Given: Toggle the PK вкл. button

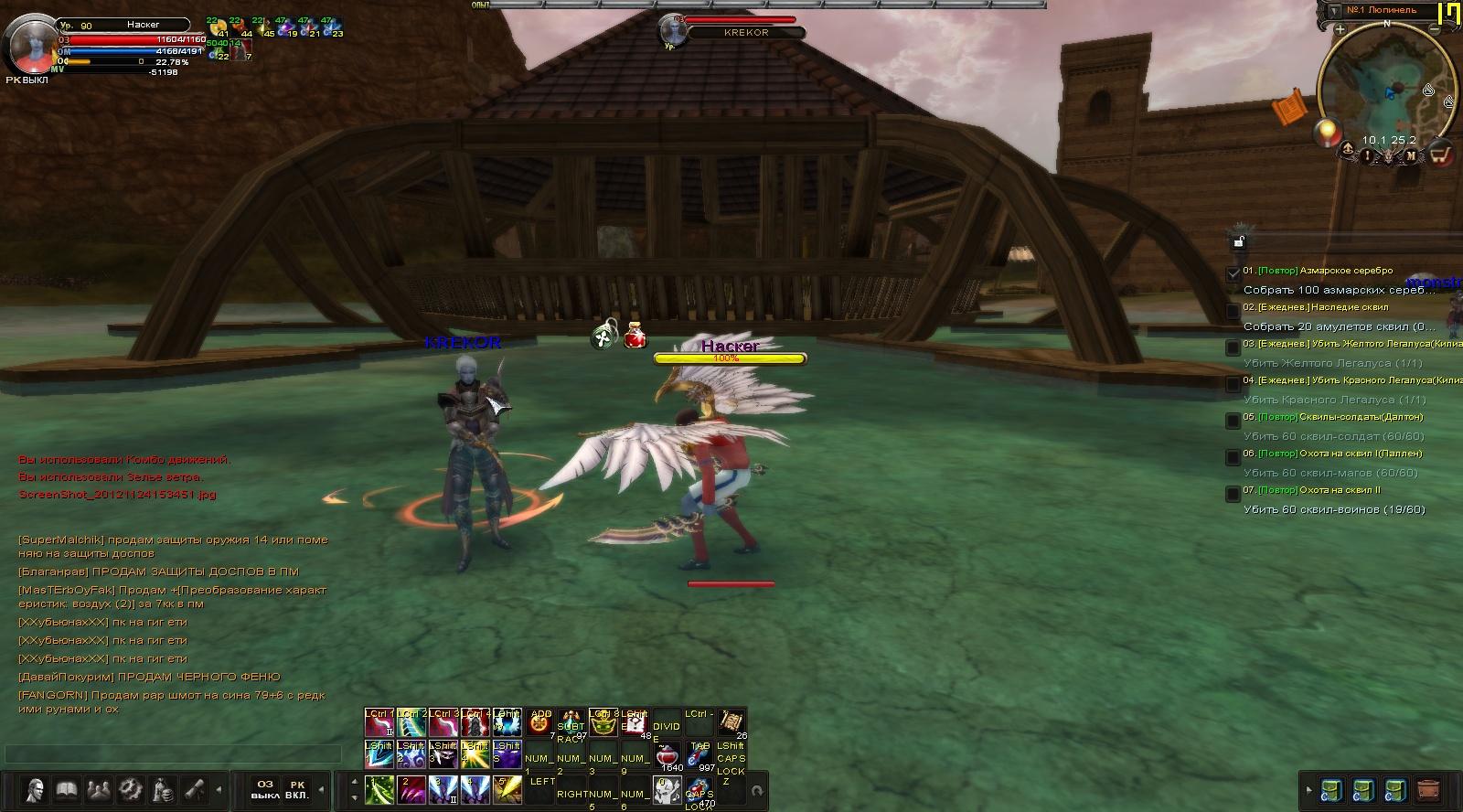Looking at the screenshot, I should (297, 789).
